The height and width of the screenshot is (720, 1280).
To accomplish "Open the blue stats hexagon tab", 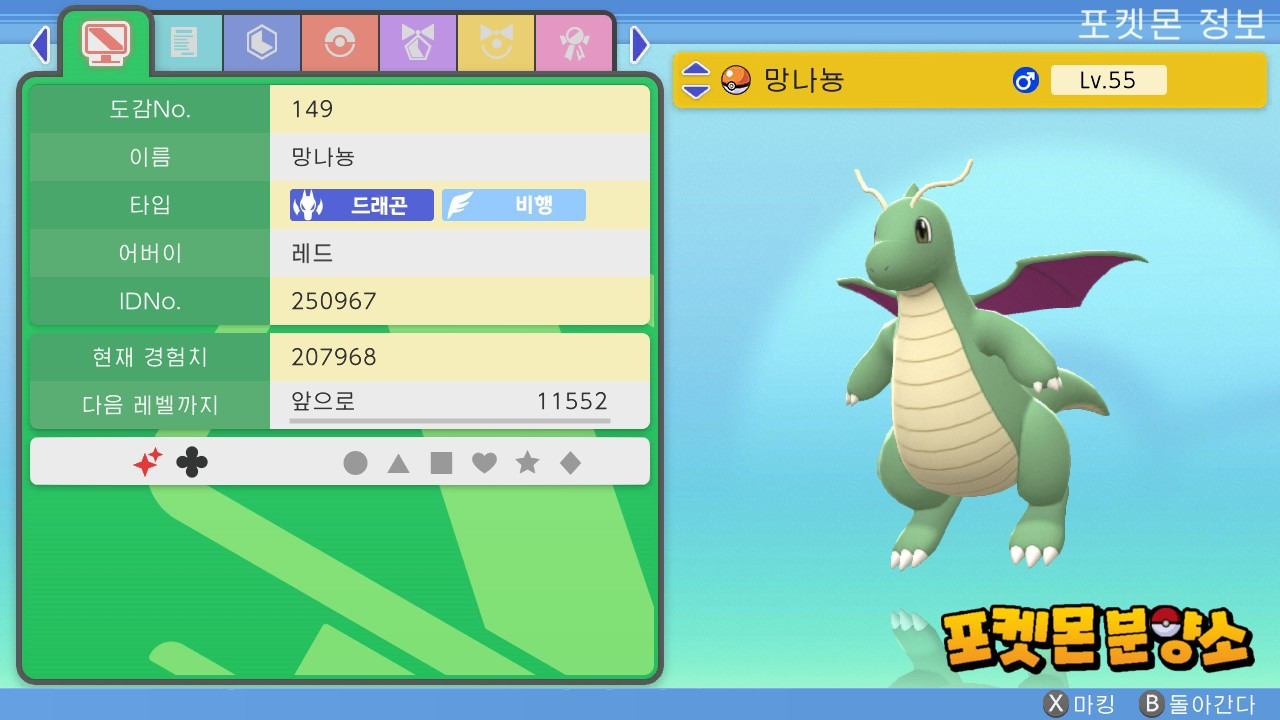I will coord(262,43).
